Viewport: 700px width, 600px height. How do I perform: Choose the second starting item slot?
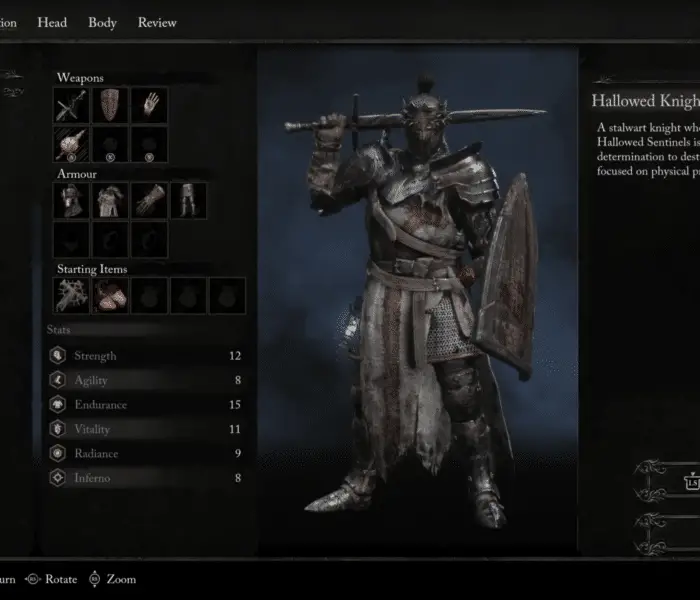111,295
